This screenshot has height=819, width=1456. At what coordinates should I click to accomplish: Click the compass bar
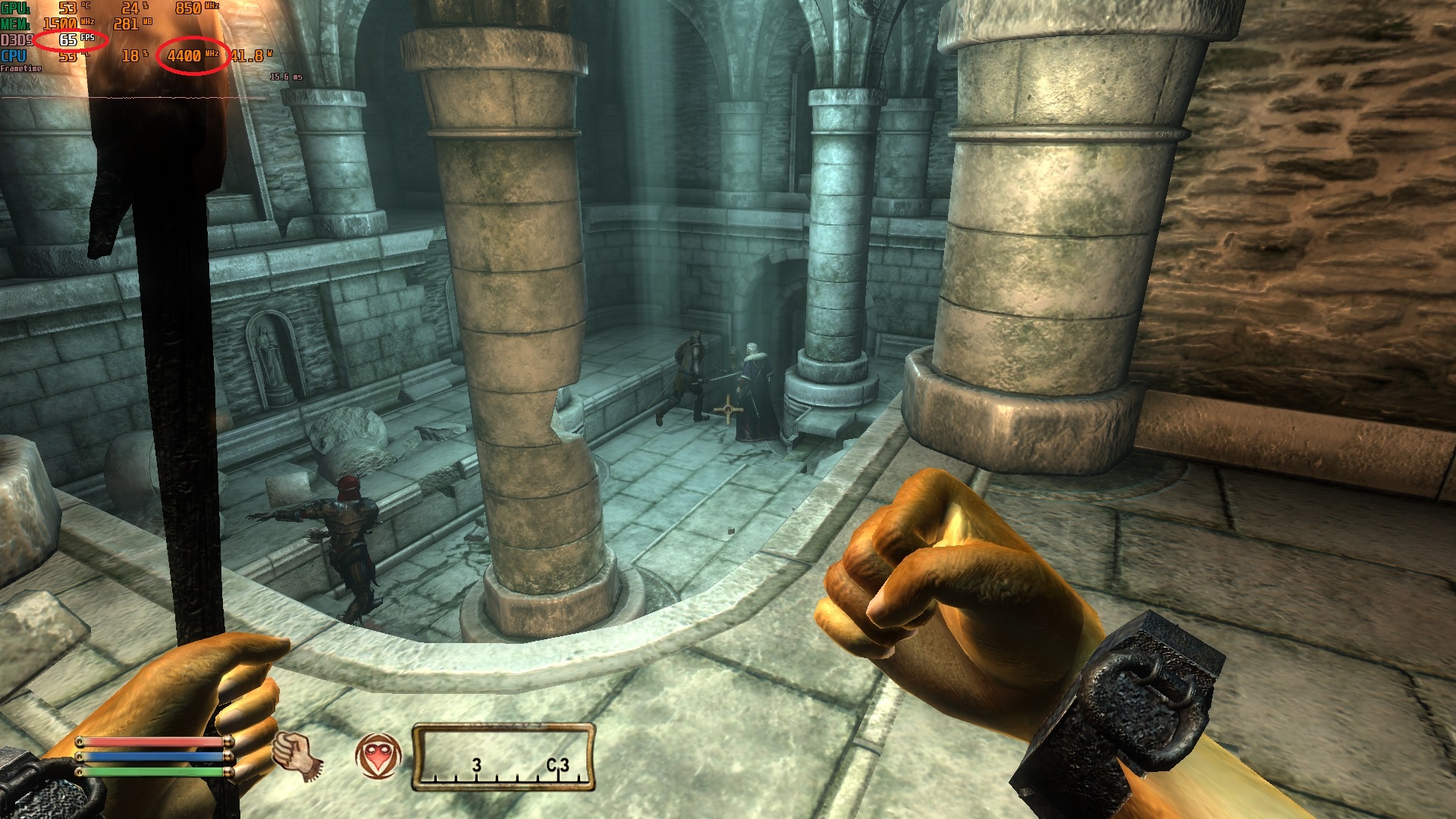(504, 758)
